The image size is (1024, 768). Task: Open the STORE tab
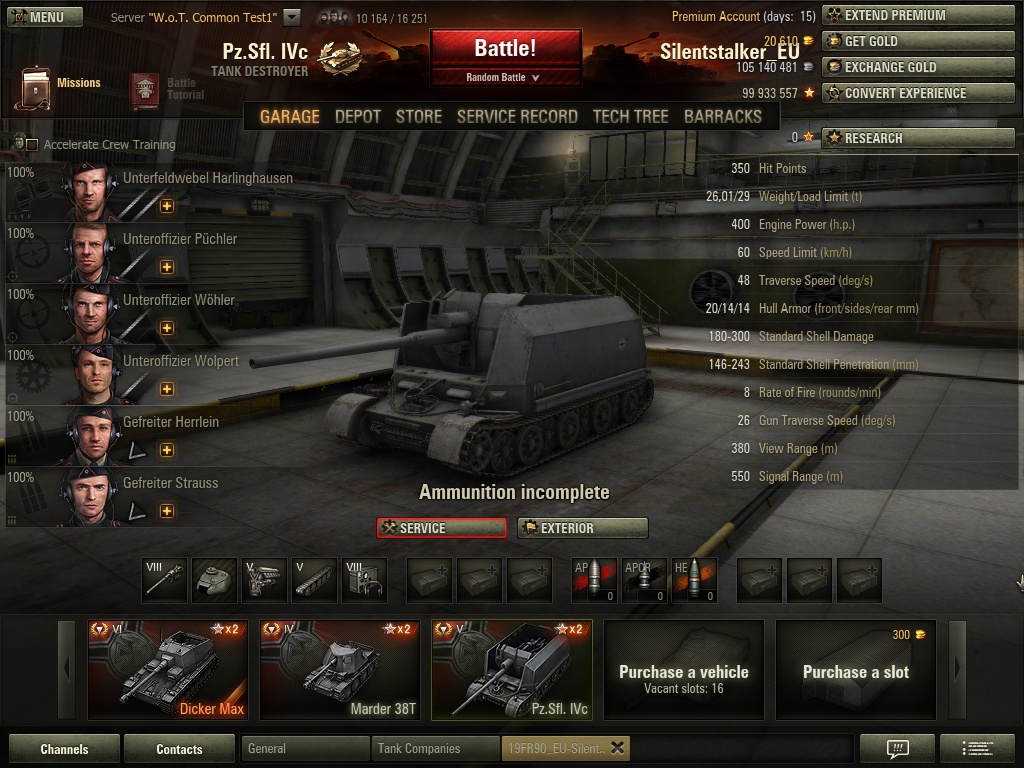(418, 117)
